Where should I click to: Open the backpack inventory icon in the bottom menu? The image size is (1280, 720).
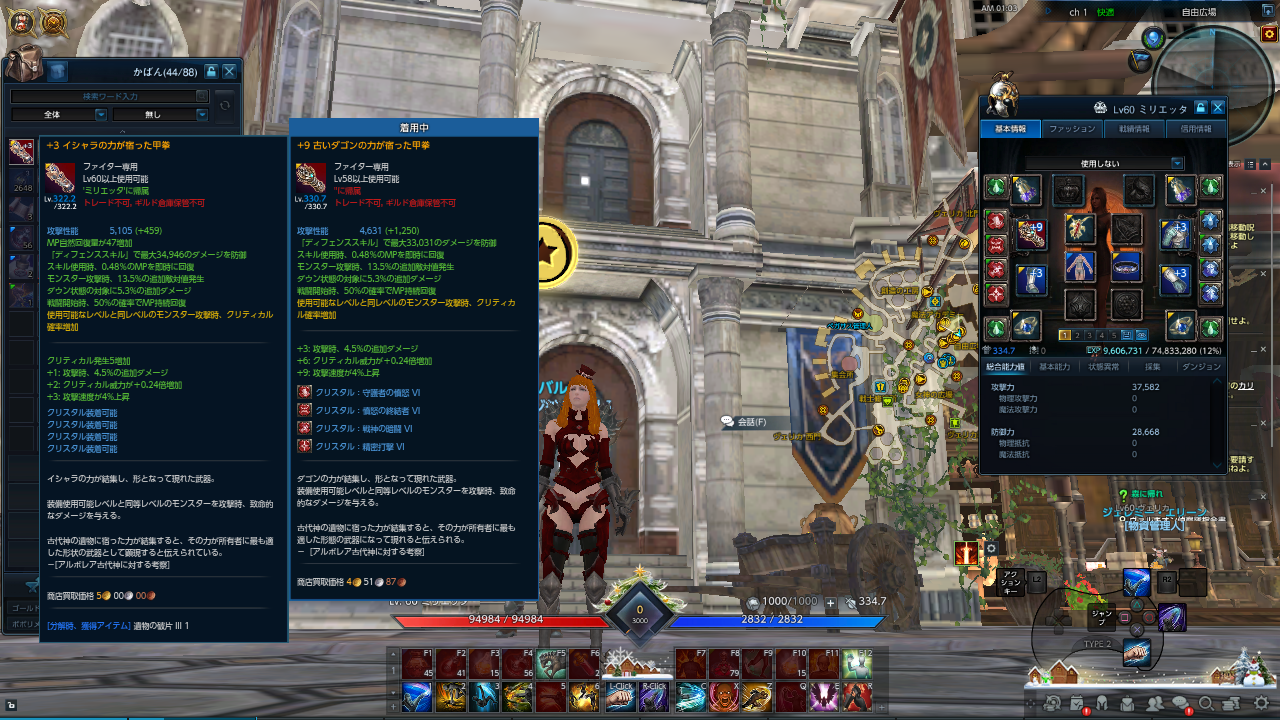click(1126, 703)
